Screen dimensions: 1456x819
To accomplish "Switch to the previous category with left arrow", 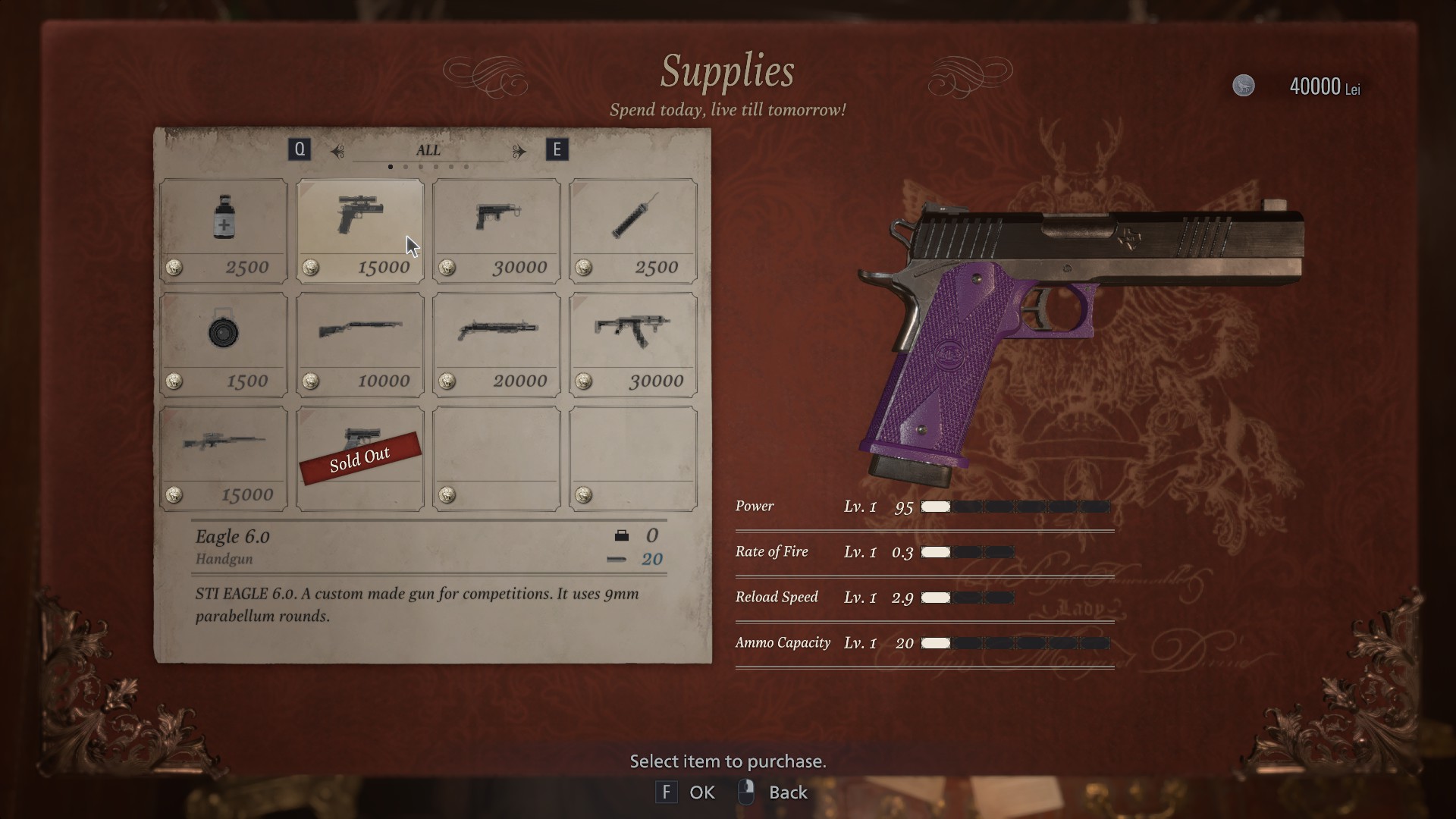I will [x=337, y=151].
